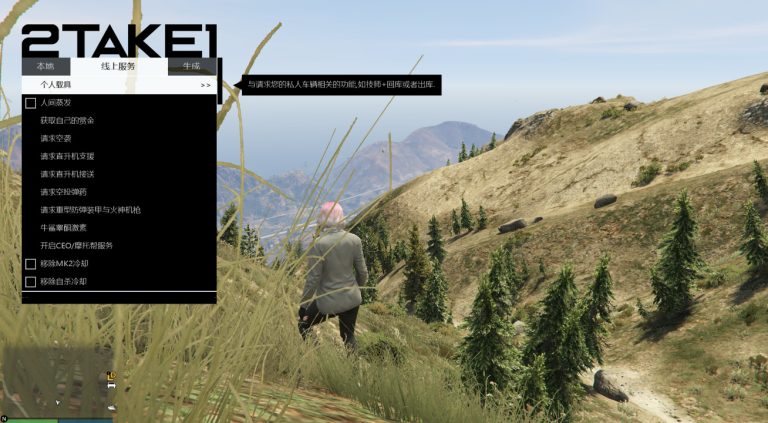Toggle the 人间蒸发 checkbox
768x423 pixels.
tap(31, 103)
